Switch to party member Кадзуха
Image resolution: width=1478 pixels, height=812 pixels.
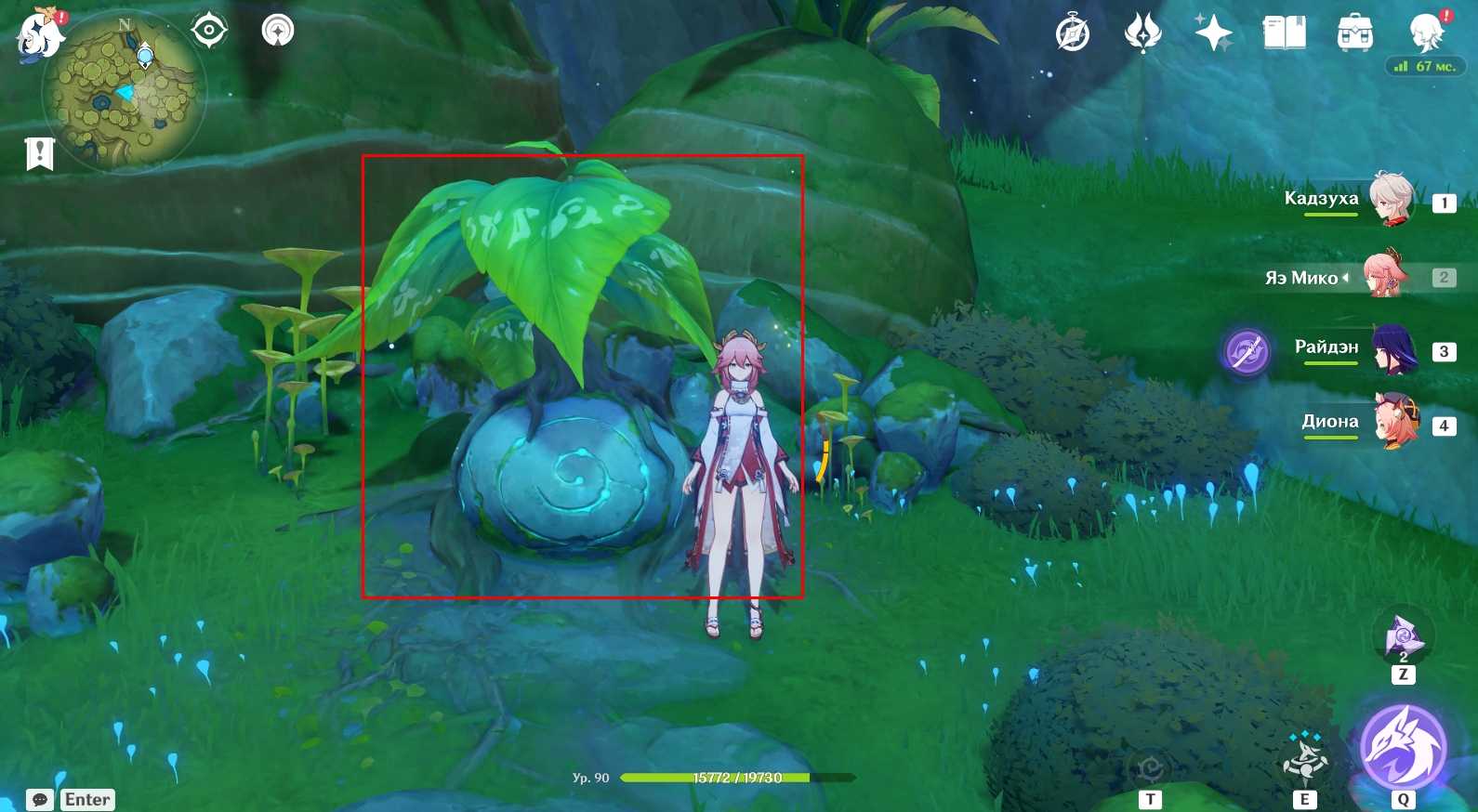[1390, 200]
